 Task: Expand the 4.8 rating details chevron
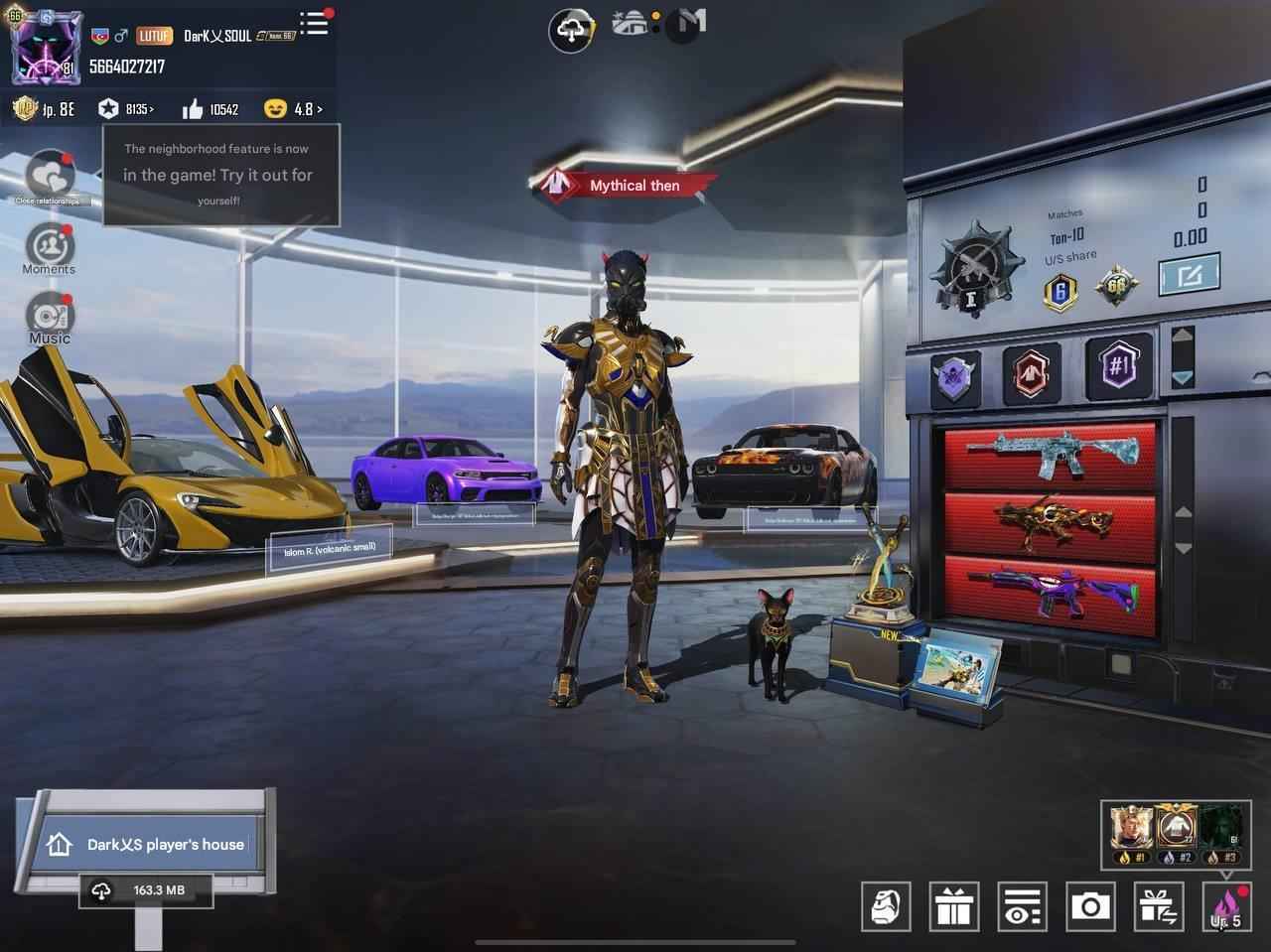tap(319, 109)
